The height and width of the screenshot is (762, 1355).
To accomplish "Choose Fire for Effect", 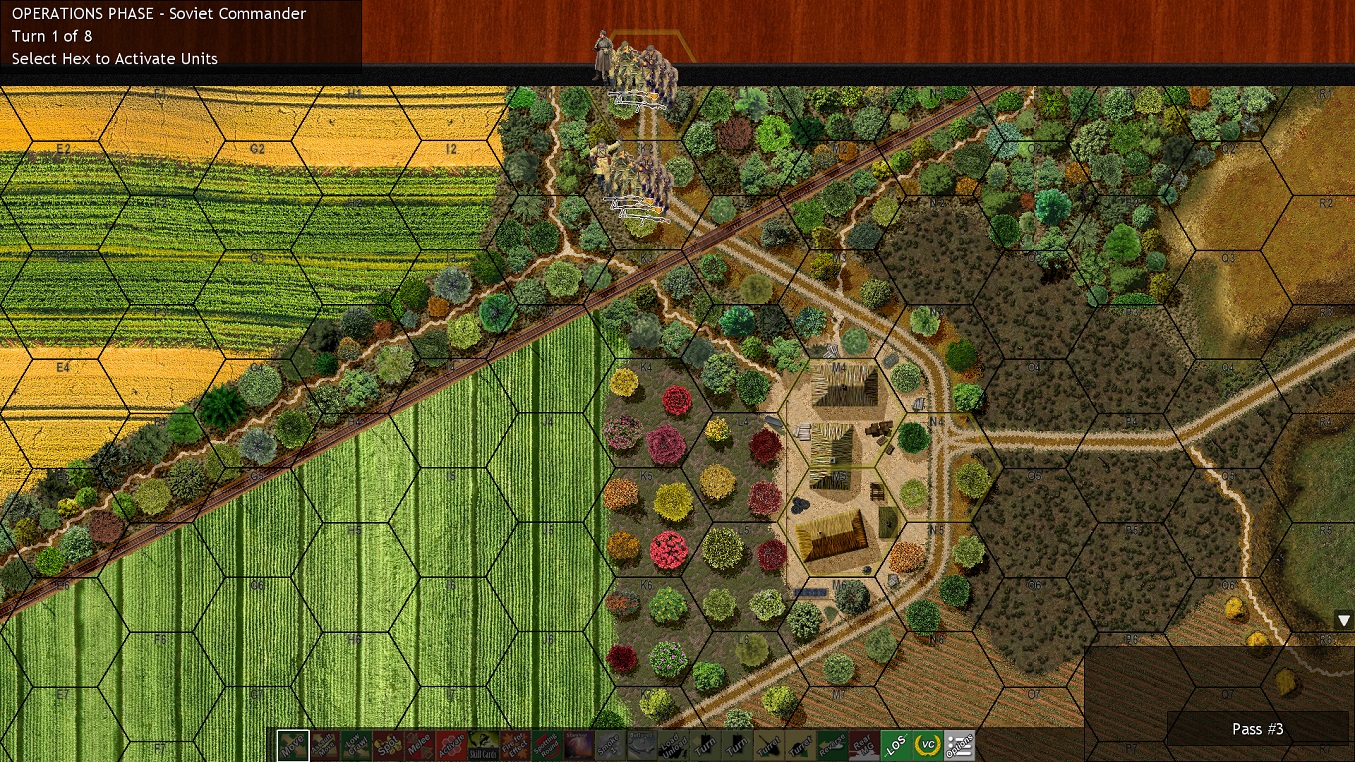I will click(x=514, y=745).
